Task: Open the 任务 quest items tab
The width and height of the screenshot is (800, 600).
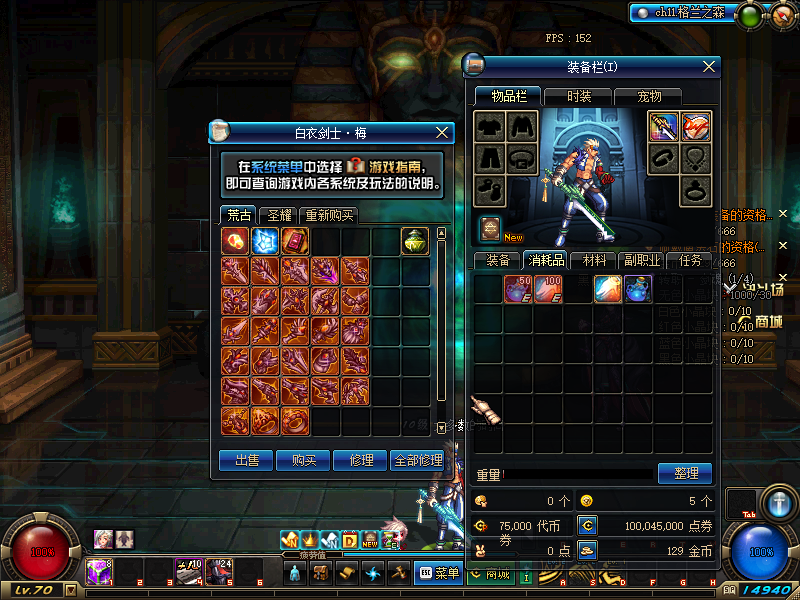Action: point(690,260)
